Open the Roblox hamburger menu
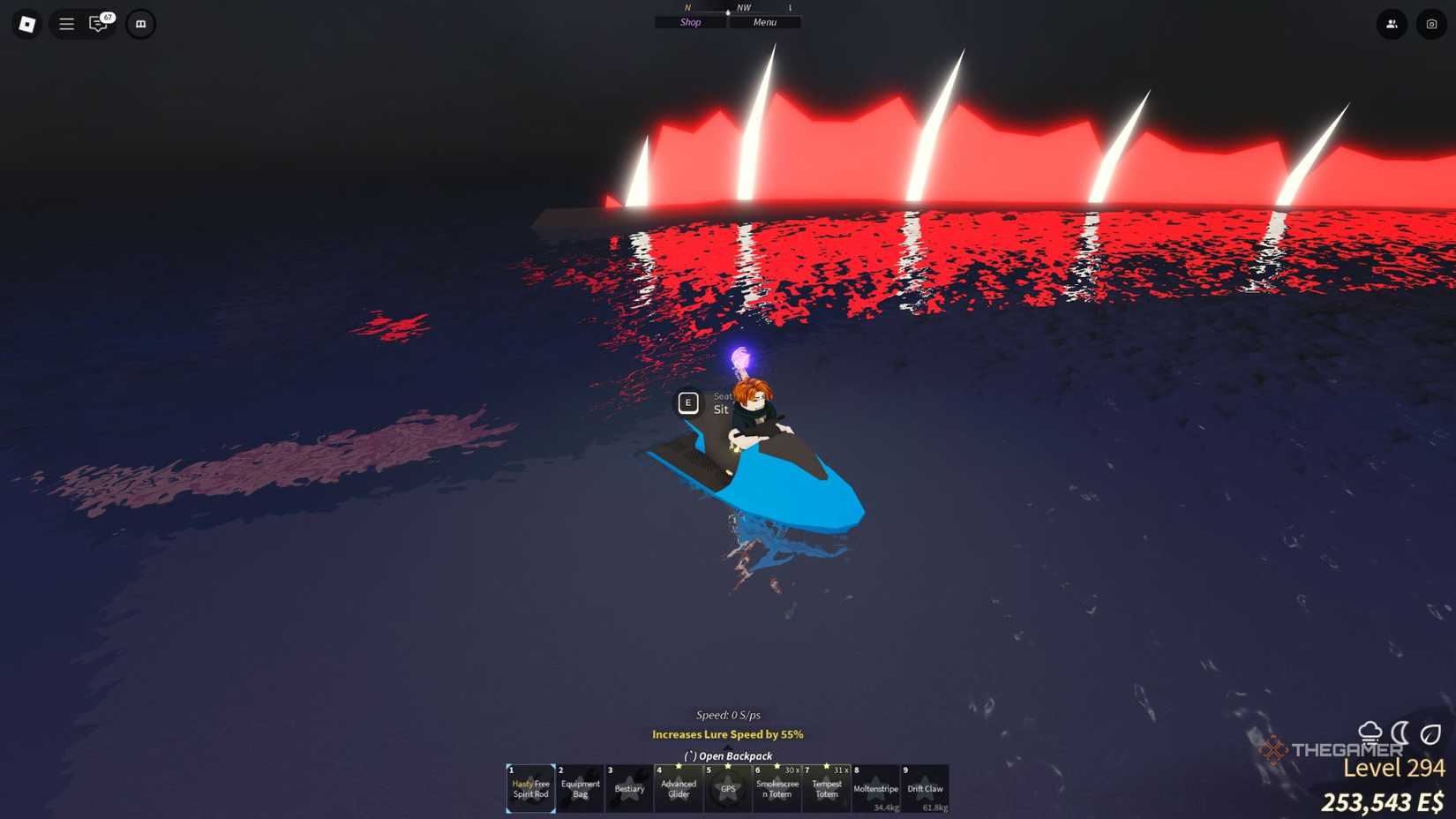The height and width of the screenshot is (819, 1456). coord(66,24)
